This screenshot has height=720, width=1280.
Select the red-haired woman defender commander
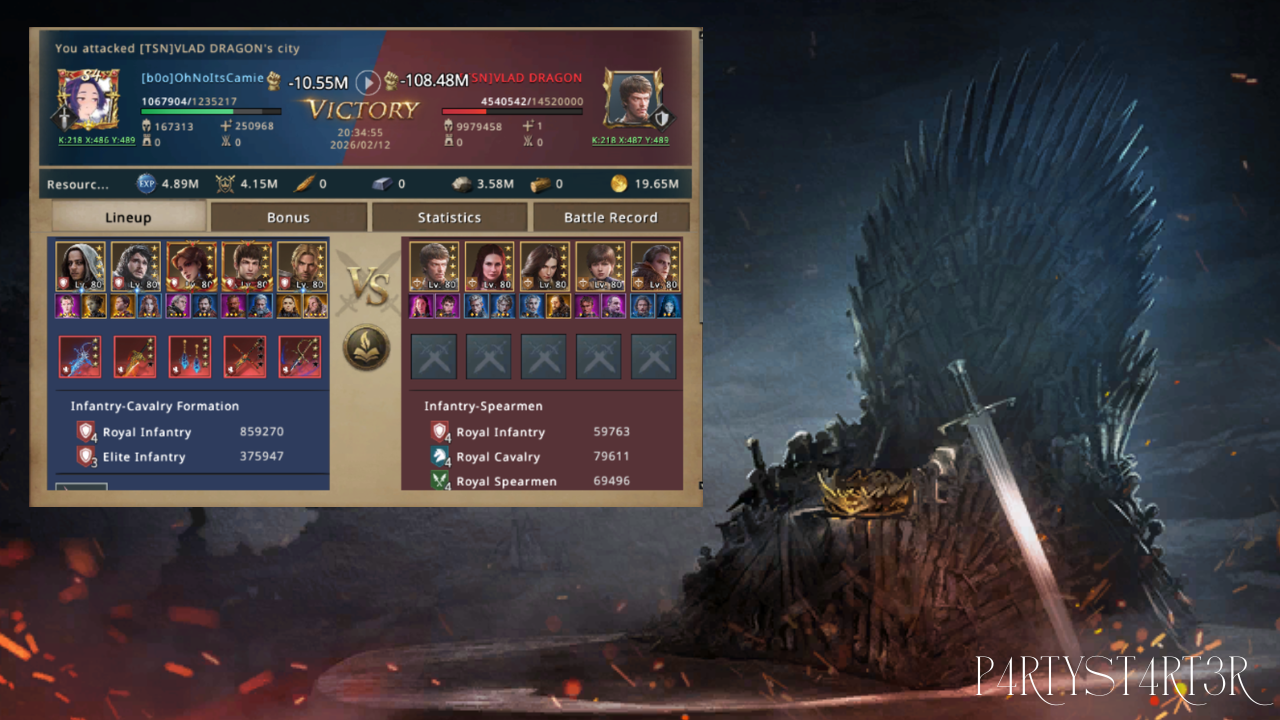coord(490,266)
